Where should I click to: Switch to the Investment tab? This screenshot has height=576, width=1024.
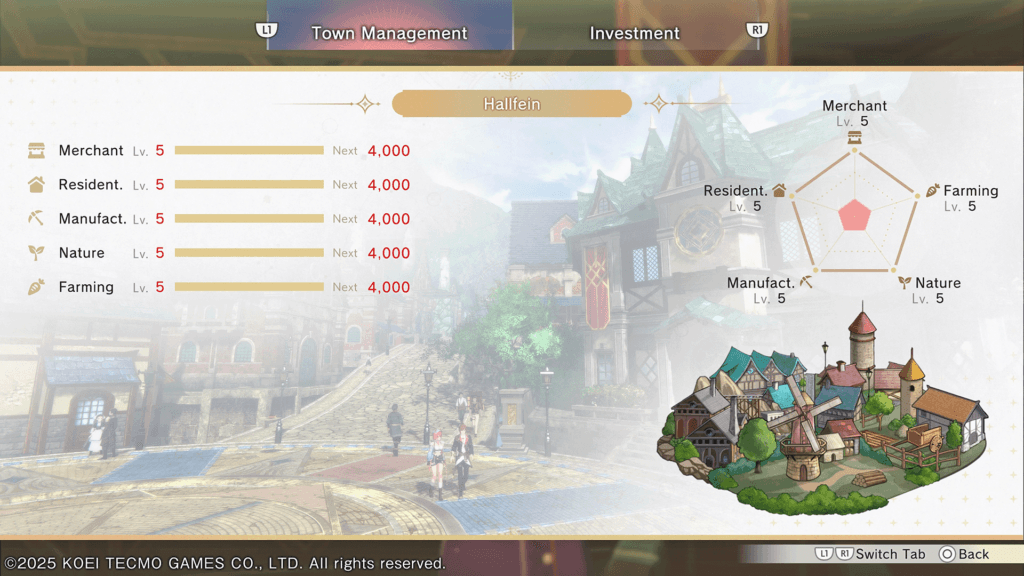pyautogui.click(x=634, y=33)
